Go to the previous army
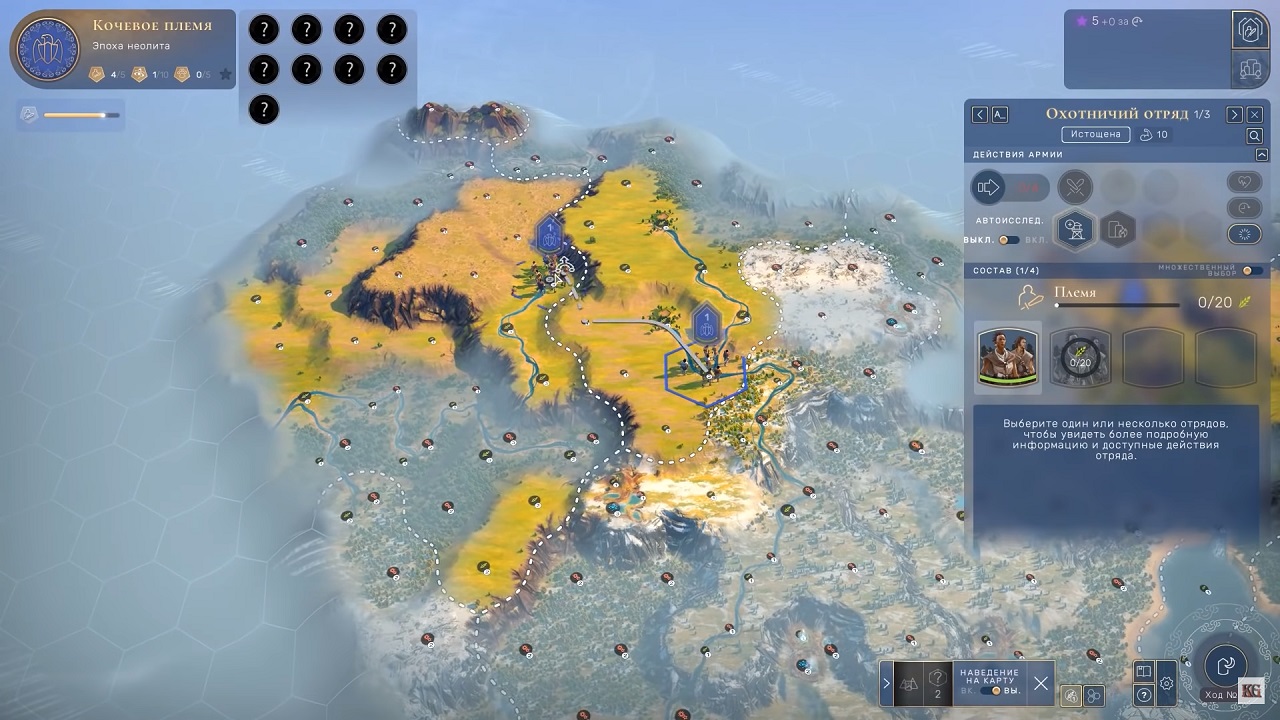The image size is (1280, 720). coord(980,115)
